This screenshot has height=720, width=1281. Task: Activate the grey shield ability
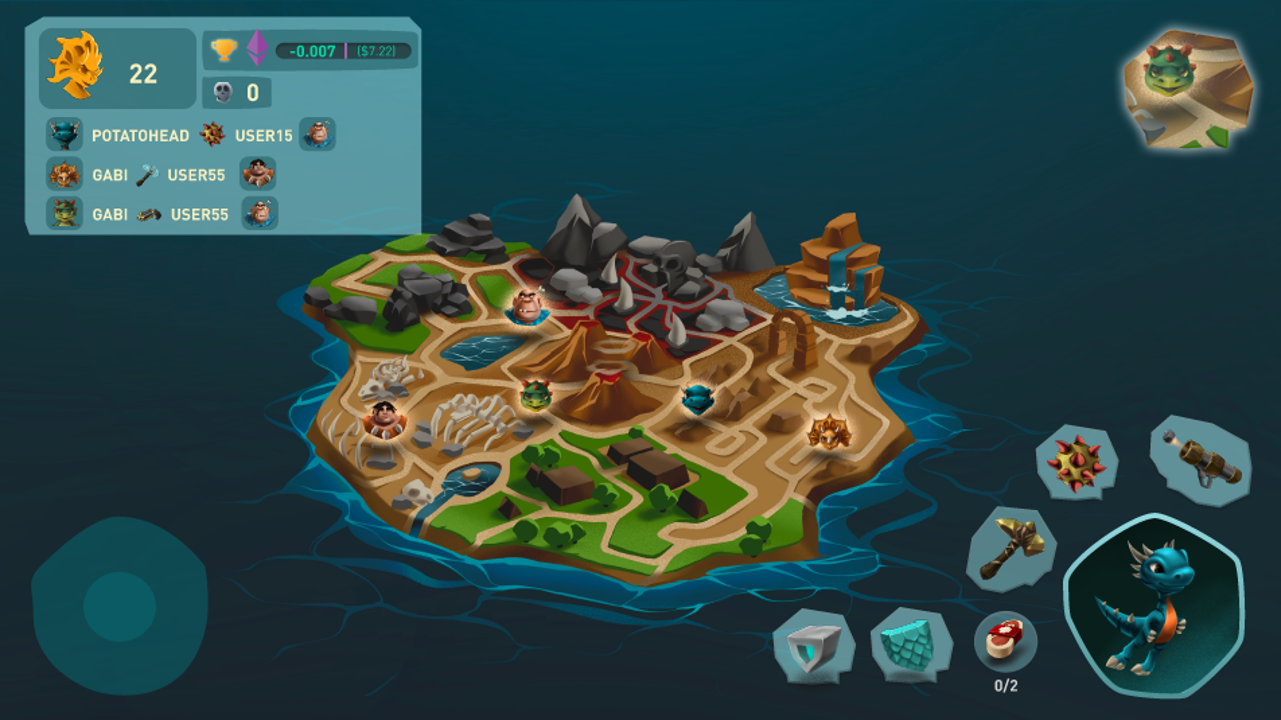[814, 645]
